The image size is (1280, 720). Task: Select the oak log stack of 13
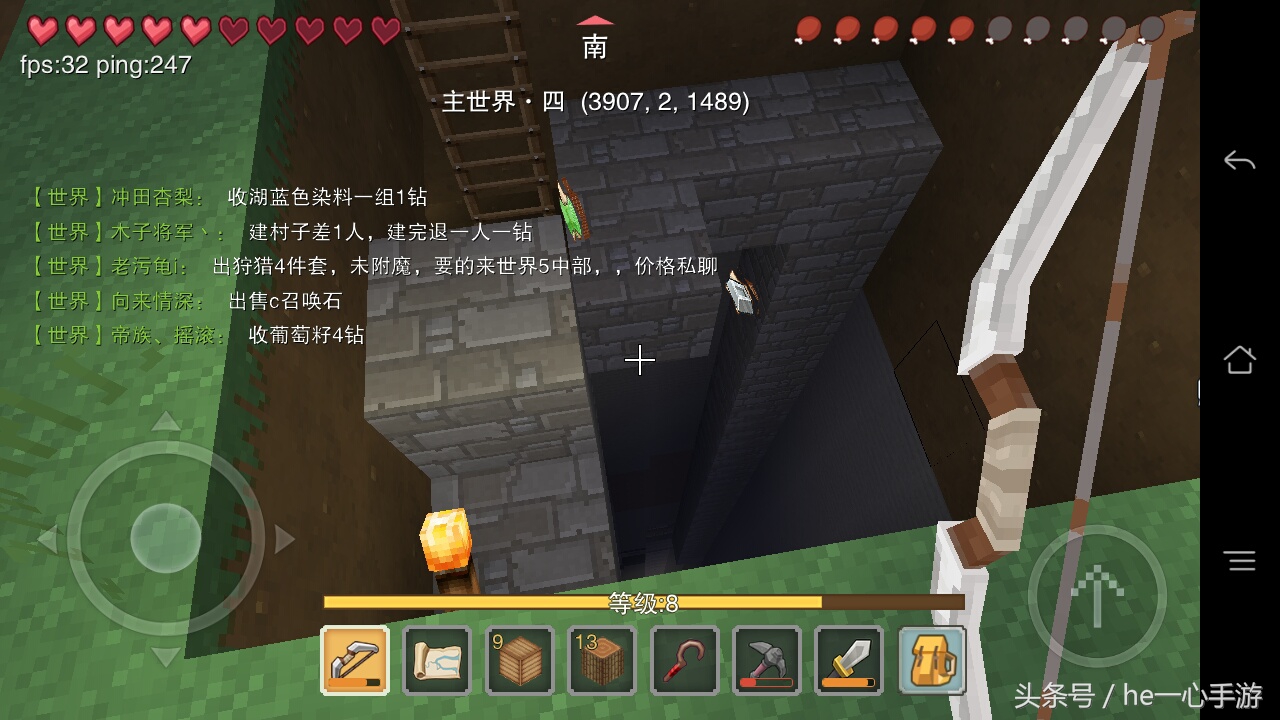click(x=601, y=660)
